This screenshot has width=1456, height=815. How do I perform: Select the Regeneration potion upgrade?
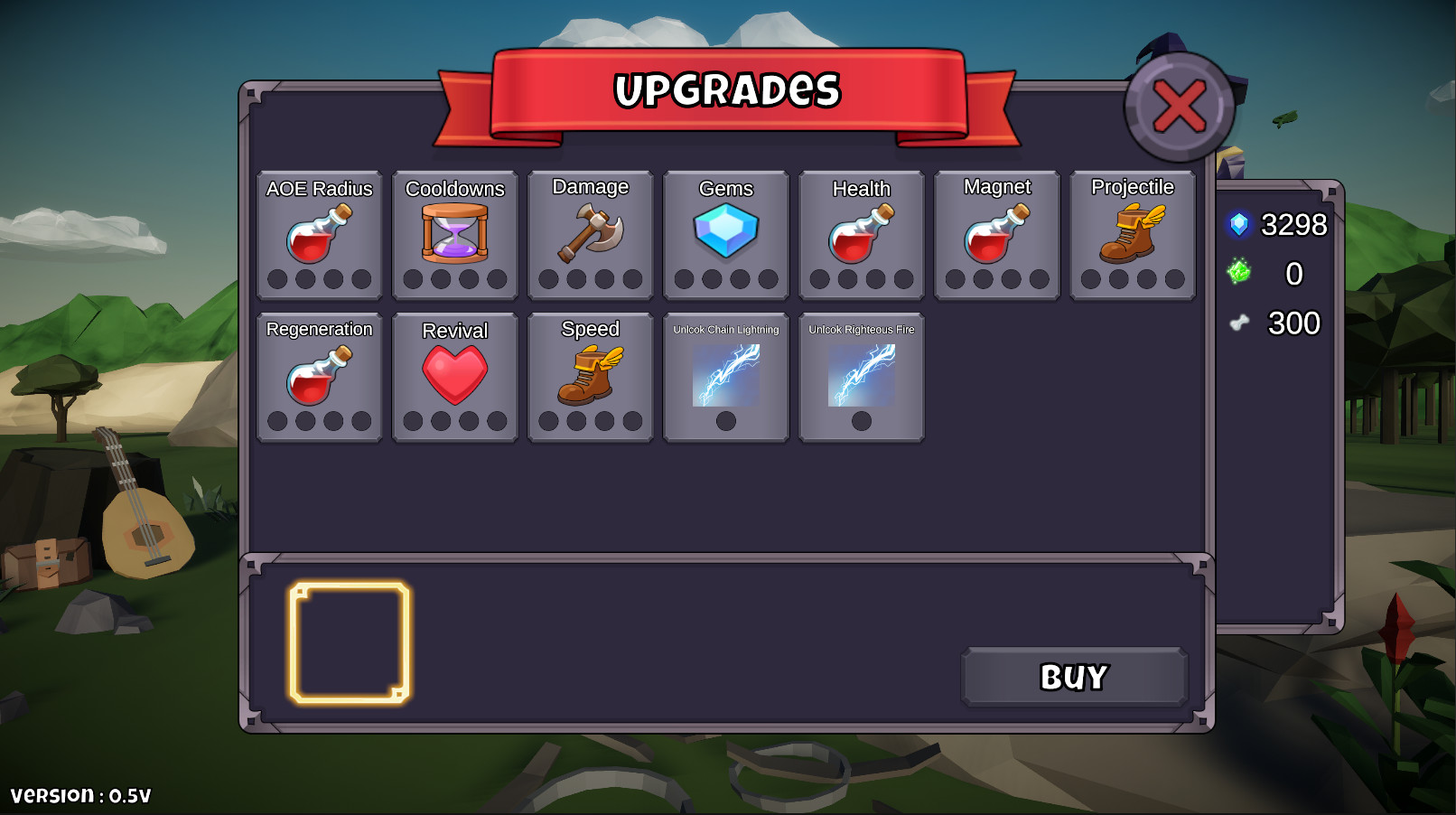coord(320,375)
